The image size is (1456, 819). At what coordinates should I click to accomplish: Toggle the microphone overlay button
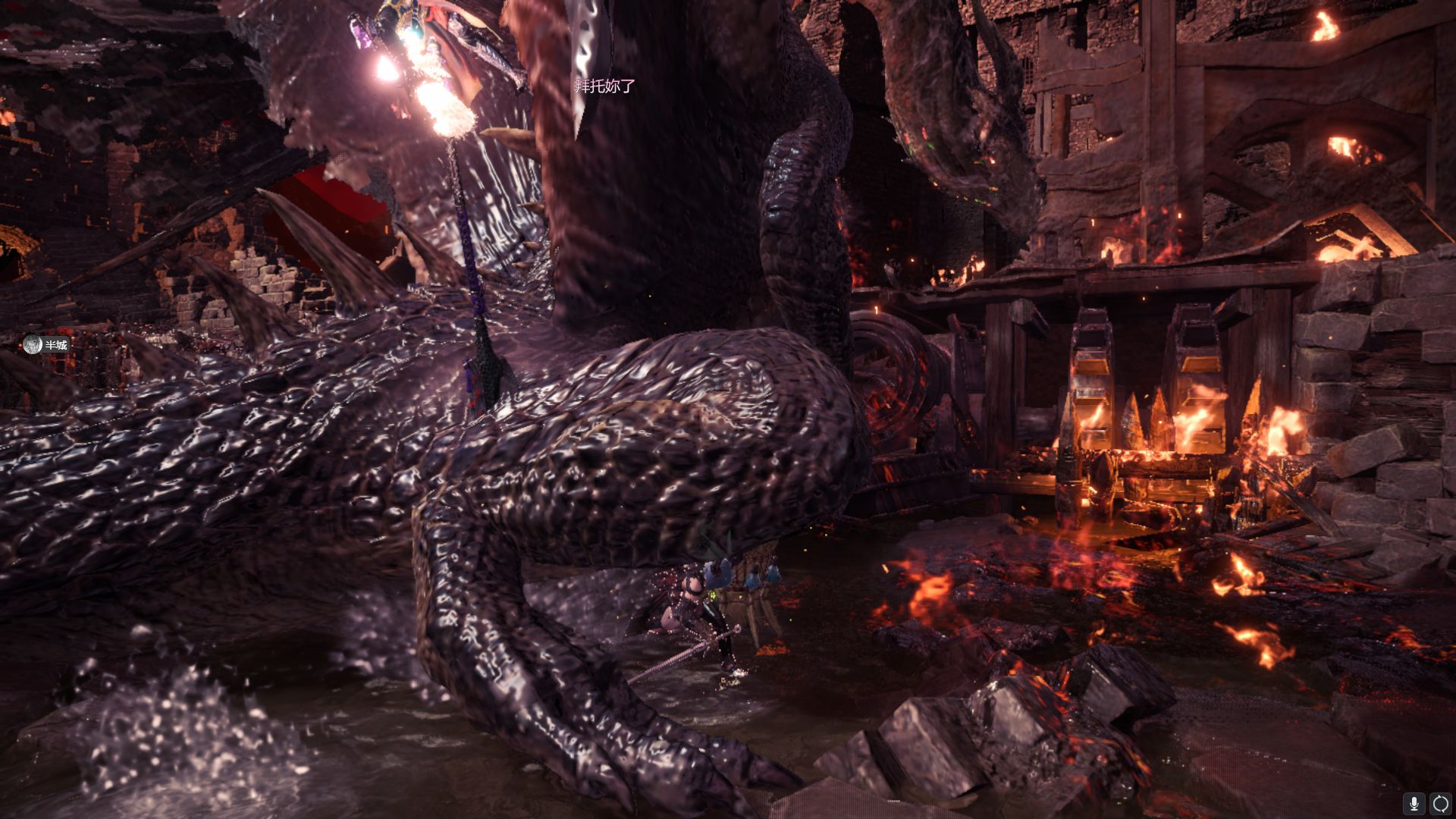(1414, 803)
